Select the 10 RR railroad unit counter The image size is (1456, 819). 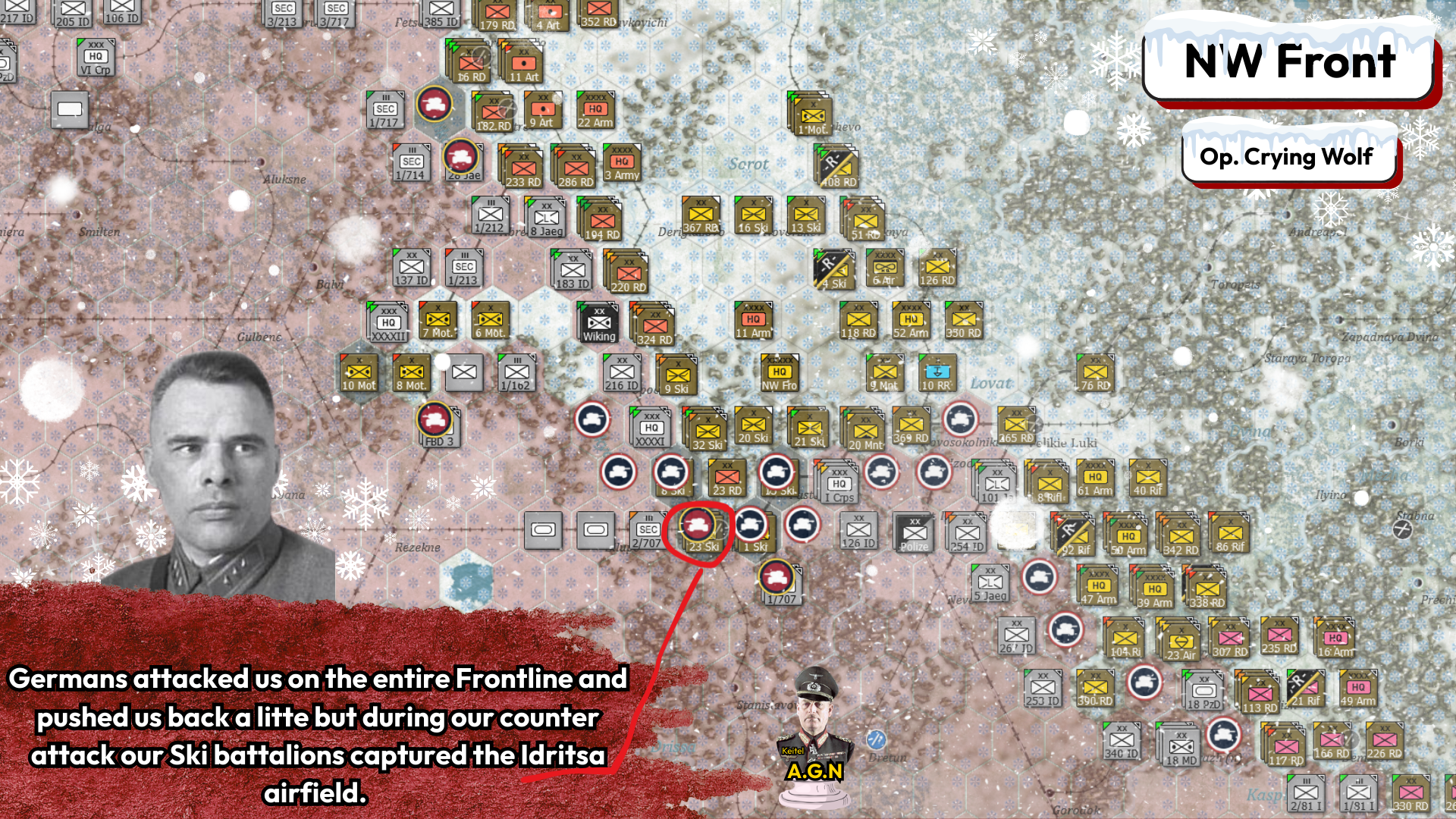tap(938, 373)
